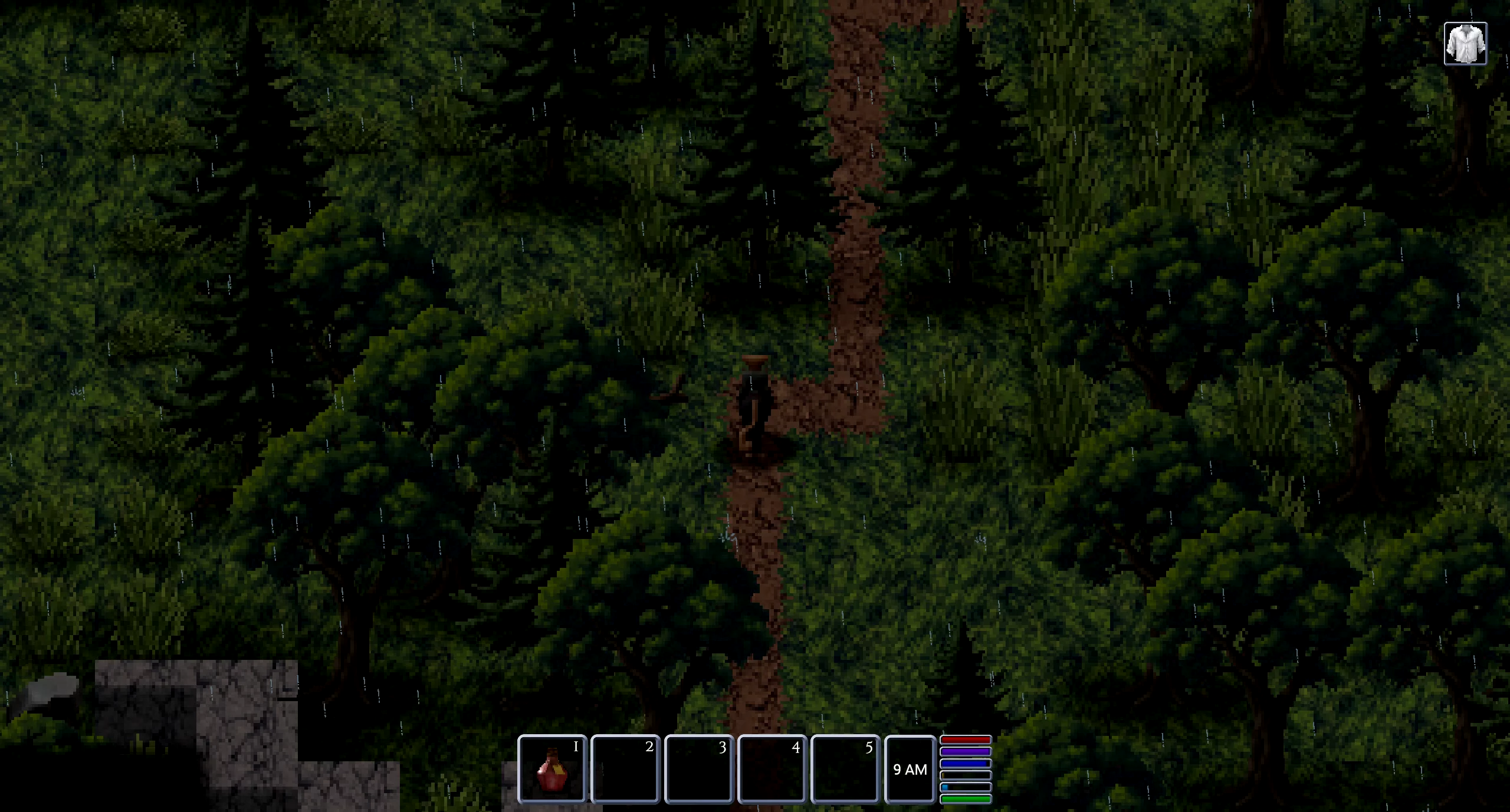Select the red potion in hotbar slot 1
This screenshot has width=1510, height=812.
point(552,769)
